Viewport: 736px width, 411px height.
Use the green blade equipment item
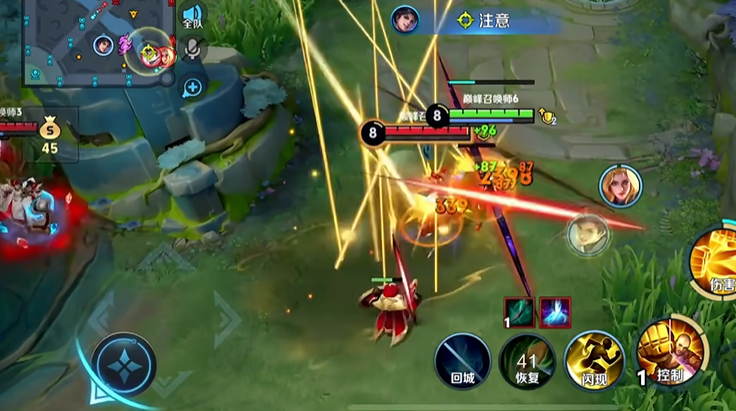pyautogui.click(x=520, y=312)
